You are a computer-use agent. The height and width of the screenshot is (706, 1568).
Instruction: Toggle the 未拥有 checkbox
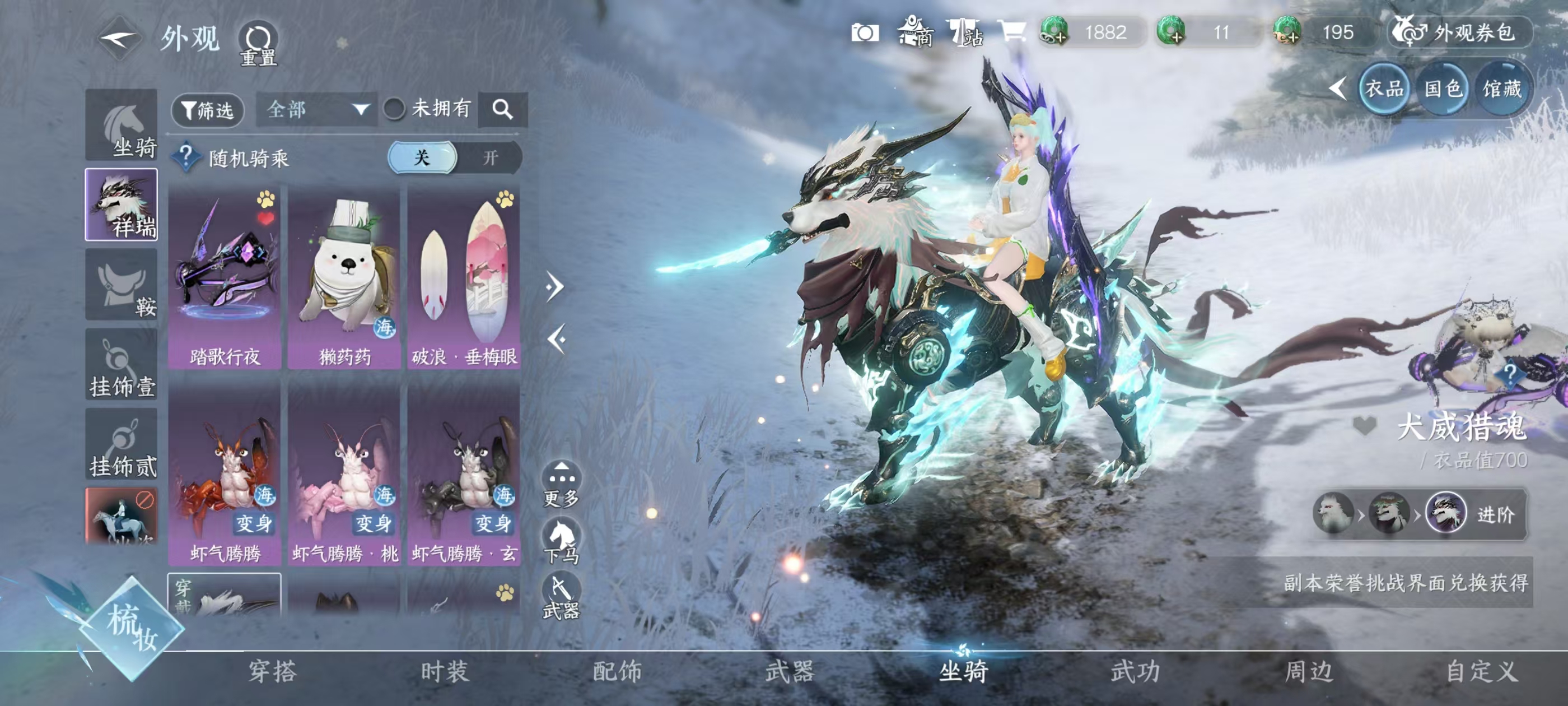(x=394, y=110)
